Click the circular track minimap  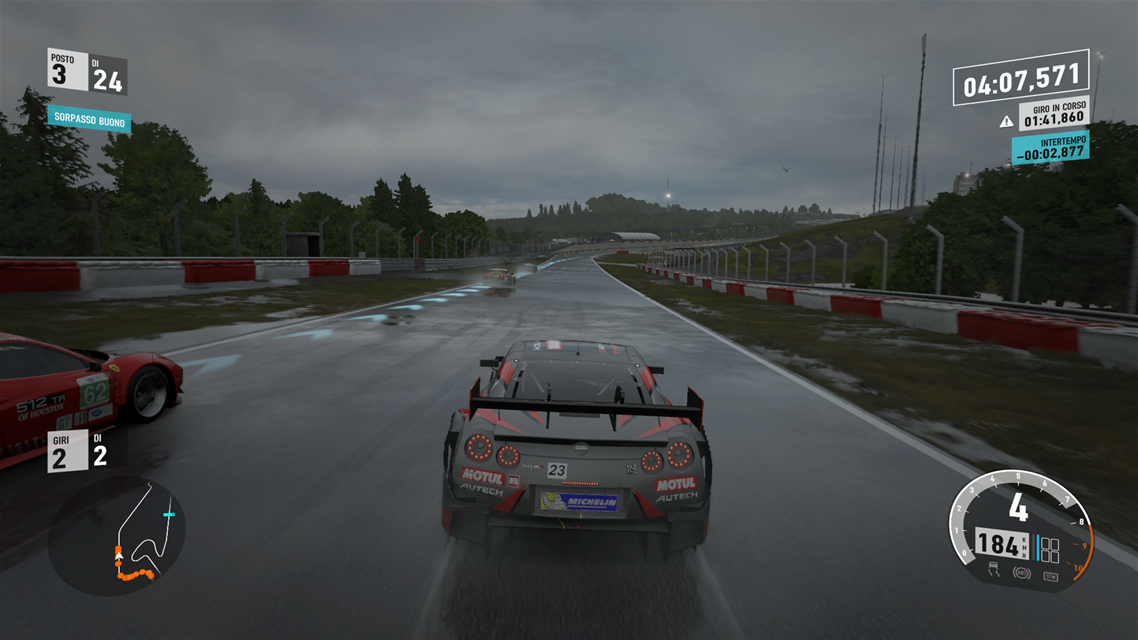point(116,535)
